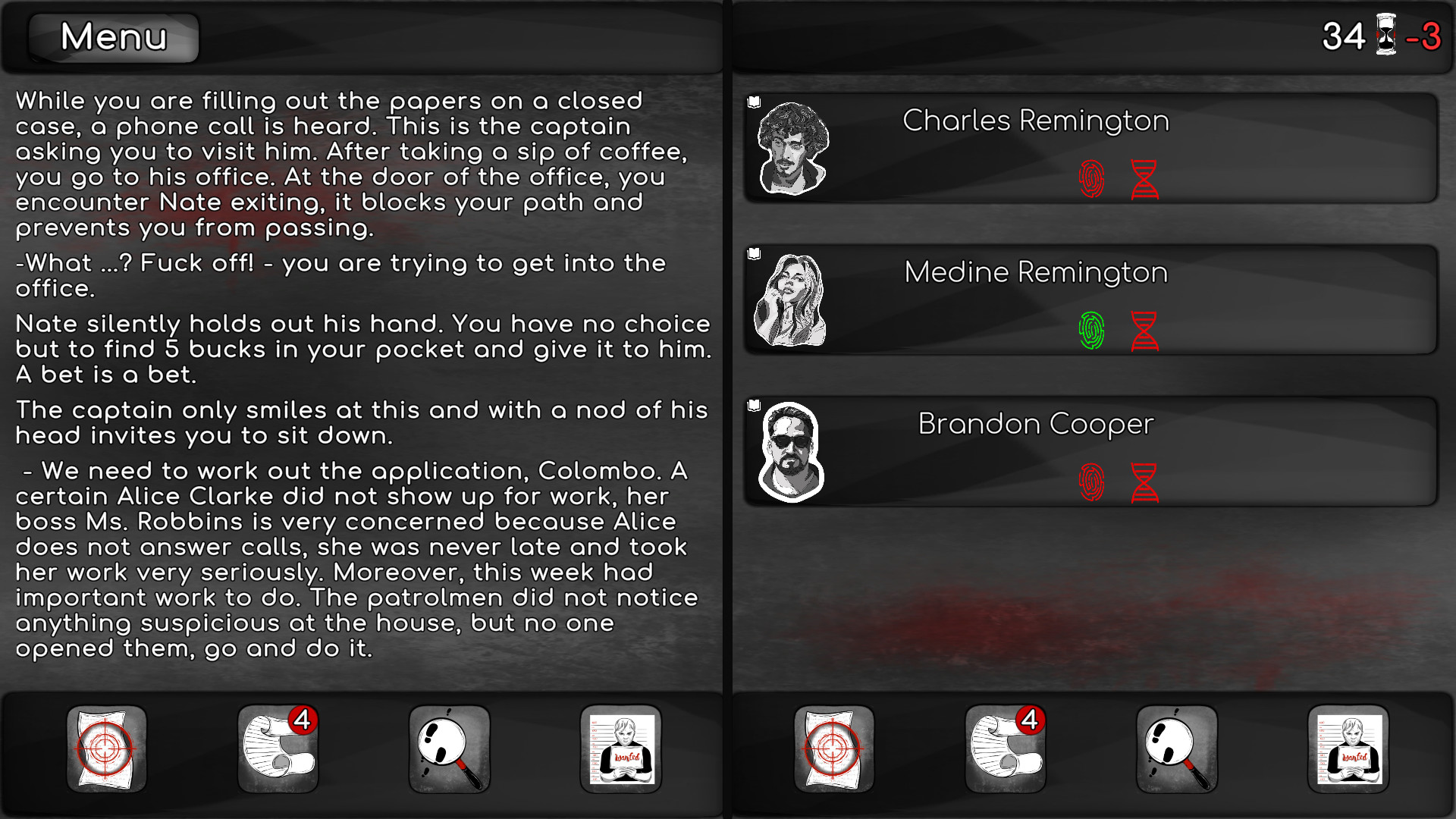Open the case notes scroll showing badge 4
Viewport: 1456px width, 819px height.
(278, 751)
